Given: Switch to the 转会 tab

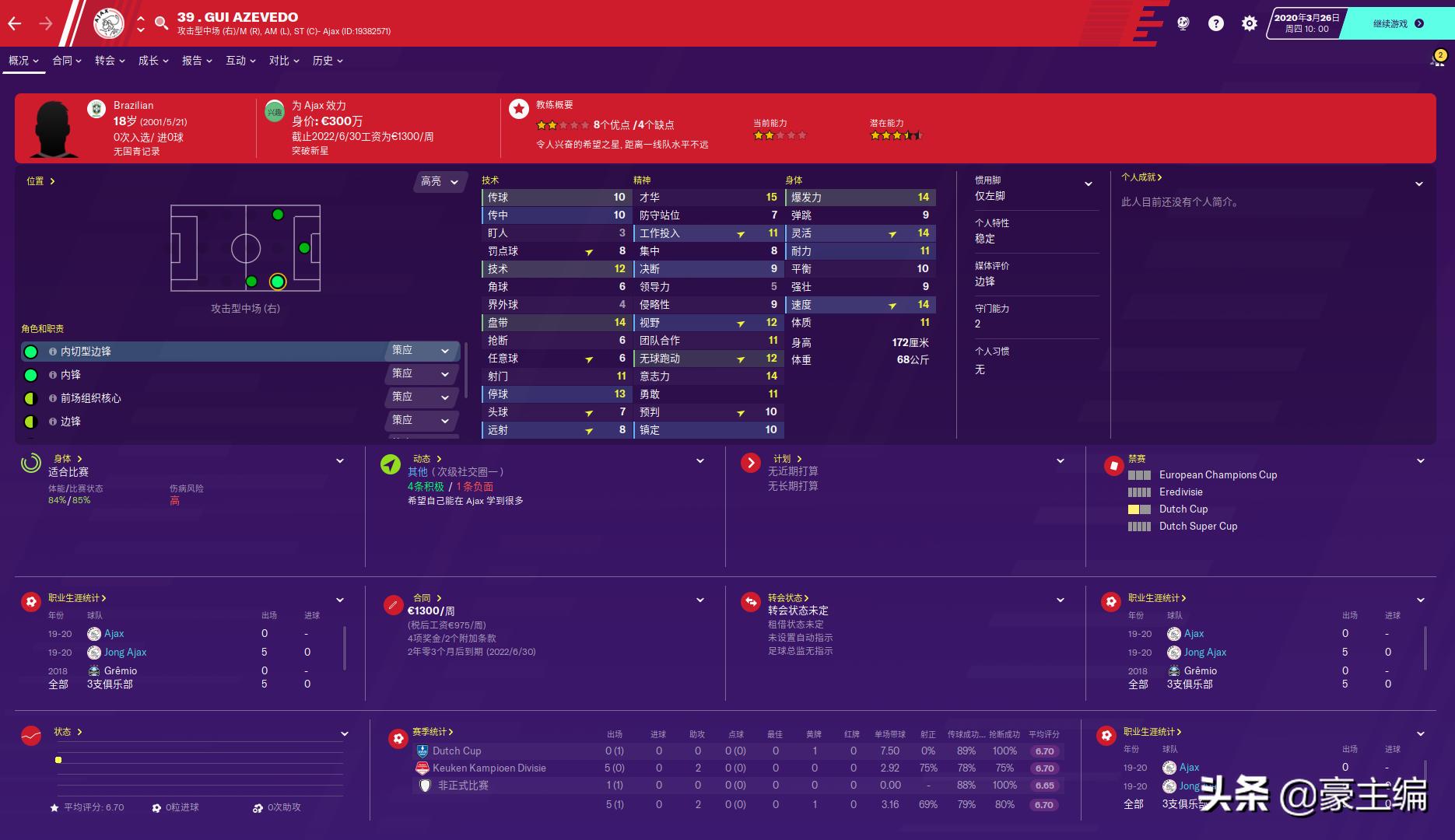Looking at the screenshot, I should pos(104,60).
